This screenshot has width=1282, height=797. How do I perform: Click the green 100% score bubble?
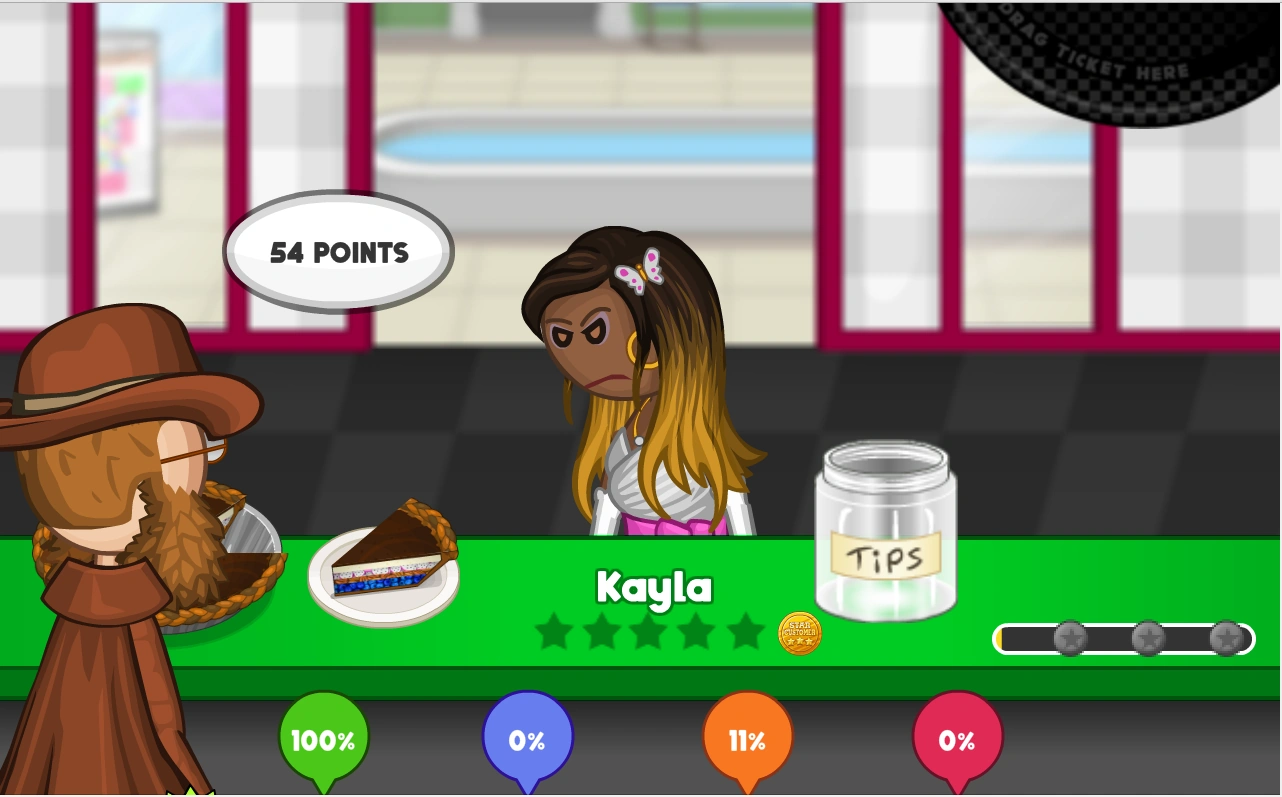tap(322, 740)
